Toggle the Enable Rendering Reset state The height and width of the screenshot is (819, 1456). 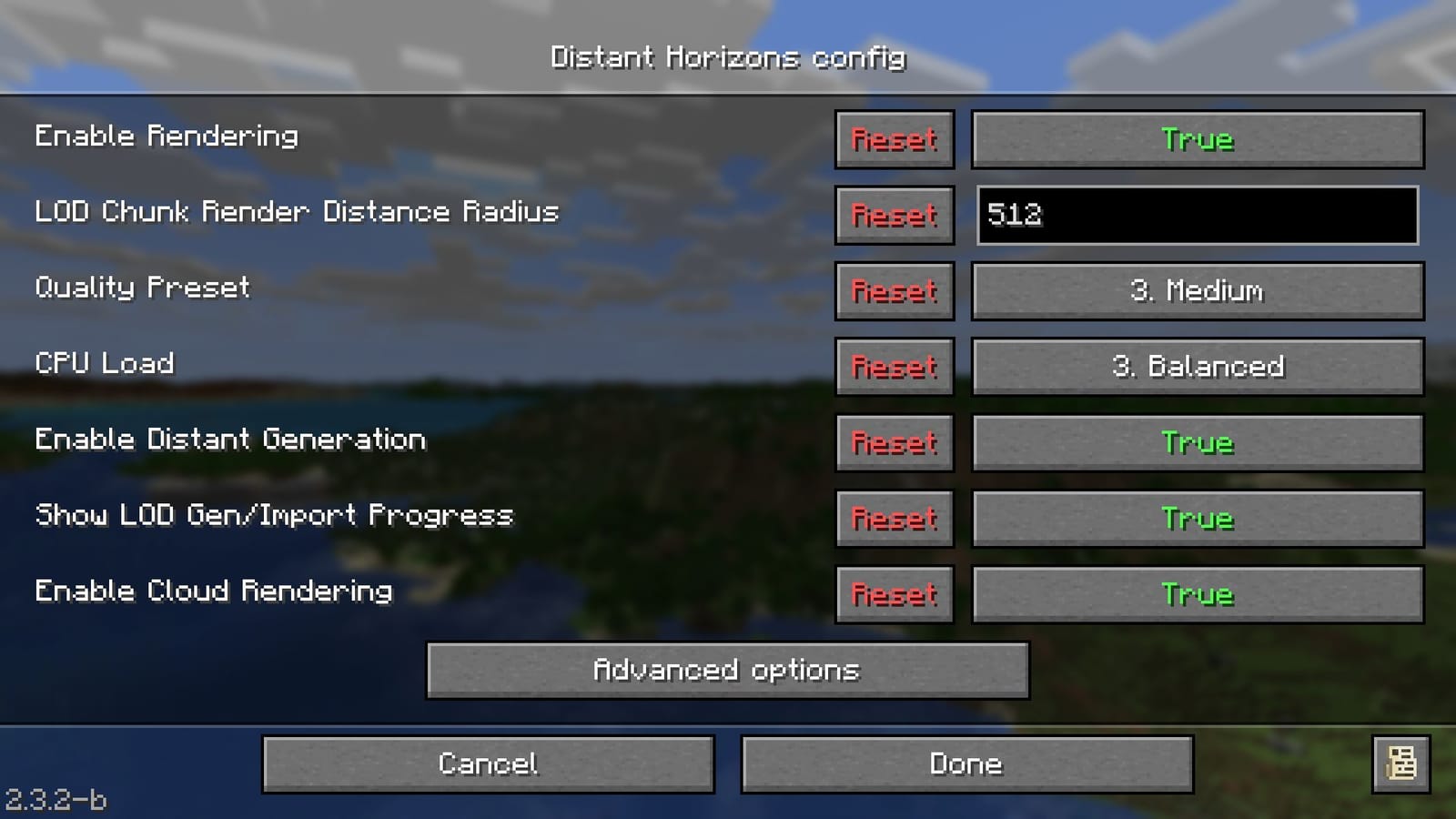point(893,139)
